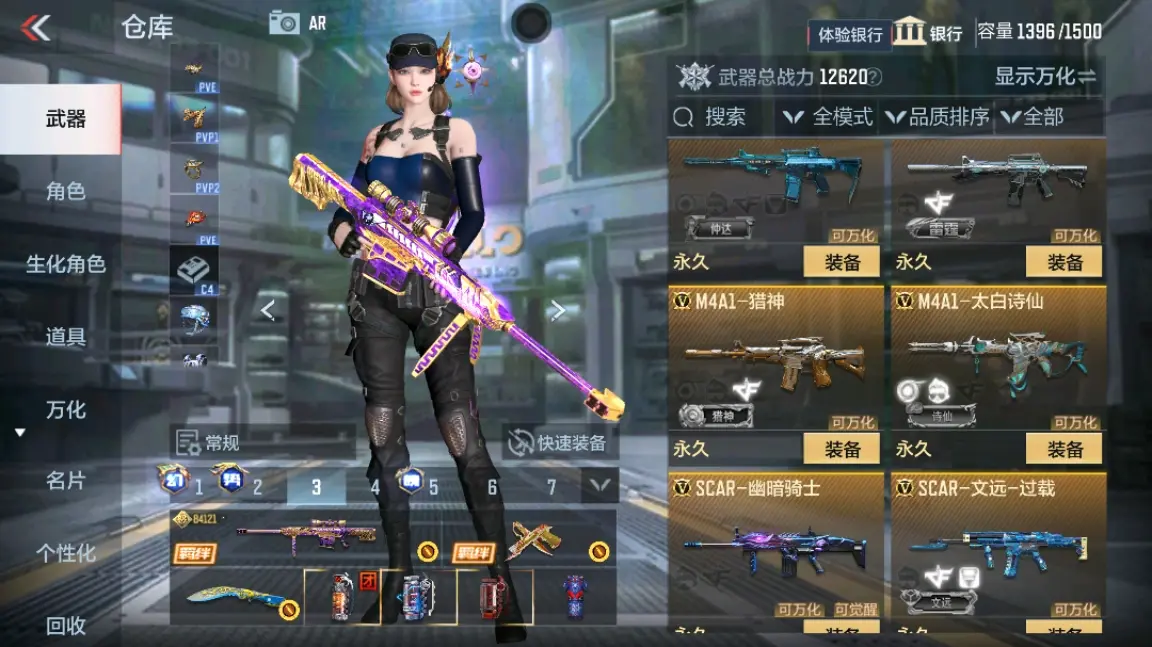Equip the M4A1-猎神 with 装备 button
Image resolution: width=1152 pixels, height=647 pixels.
[x=842, y=449]
